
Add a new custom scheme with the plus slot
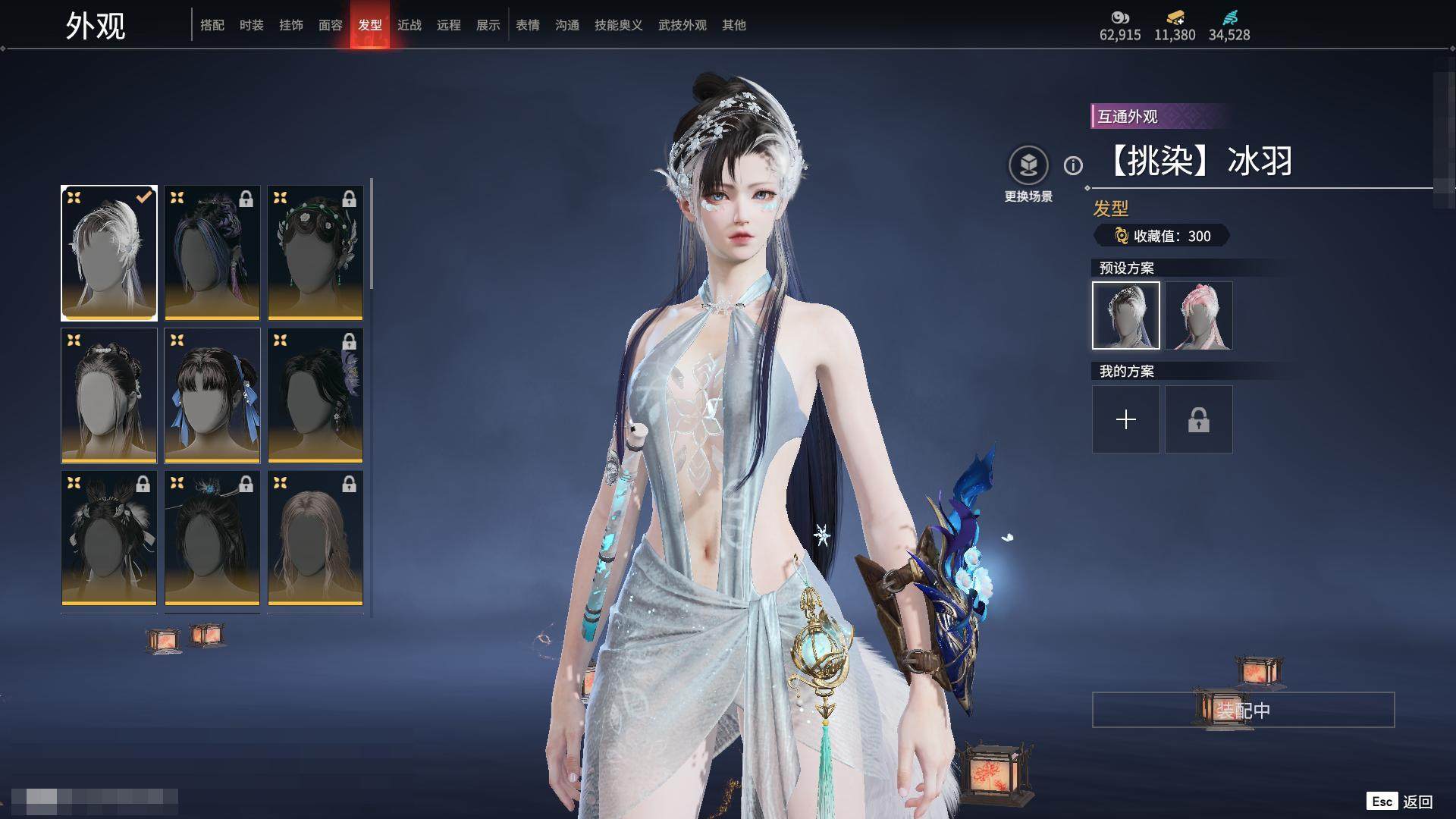[x=1126, y=419]
